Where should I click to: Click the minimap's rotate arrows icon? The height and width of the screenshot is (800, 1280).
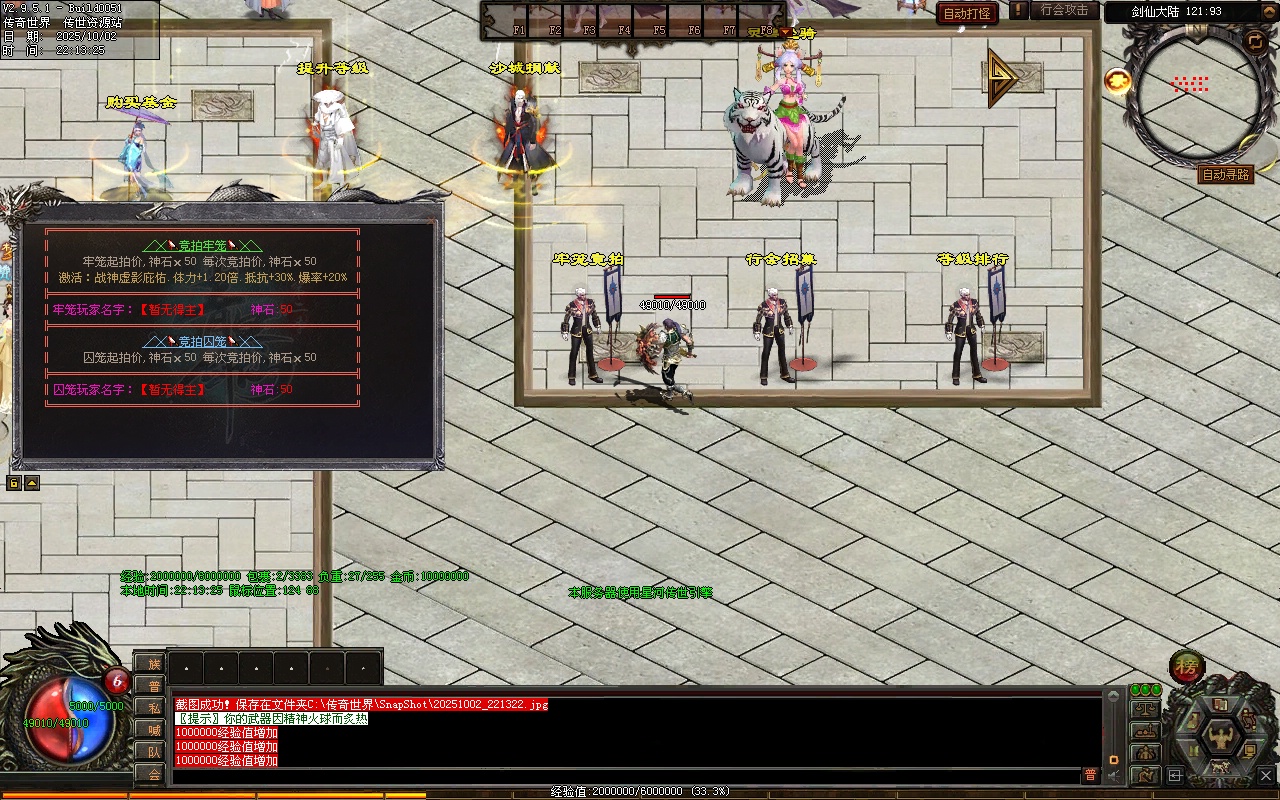coord(1255,40)
